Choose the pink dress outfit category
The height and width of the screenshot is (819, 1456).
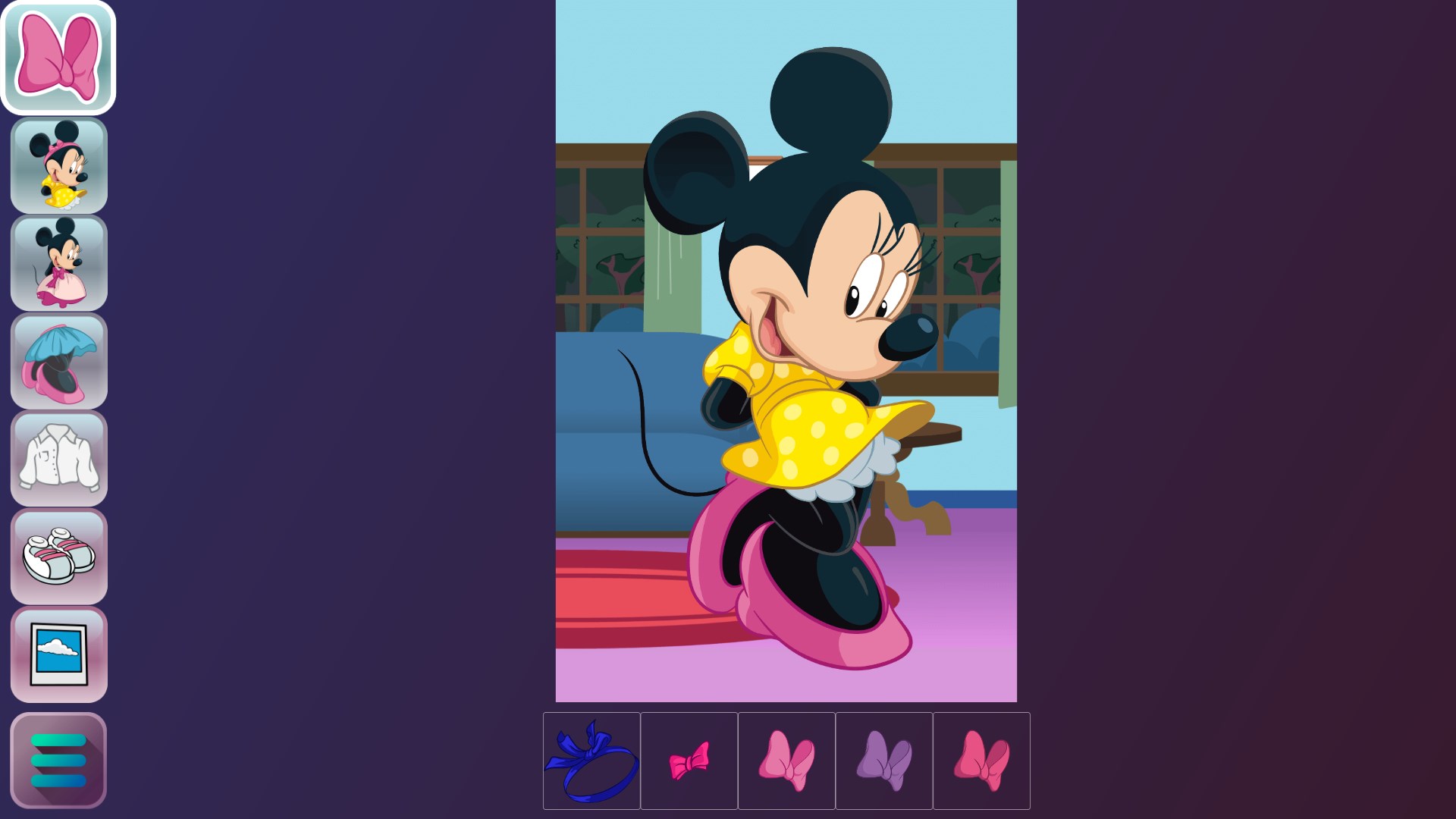click(58, 264)
